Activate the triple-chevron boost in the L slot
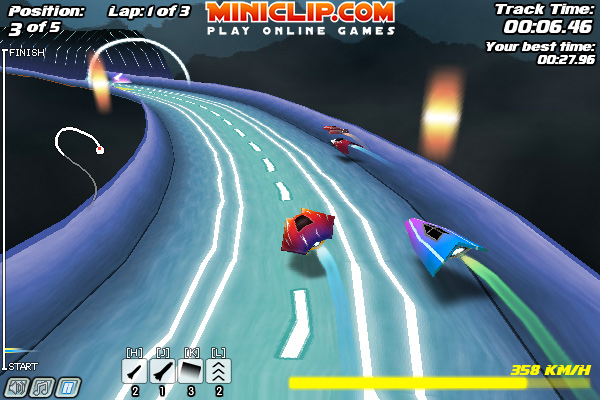 [x=218, y=371]
